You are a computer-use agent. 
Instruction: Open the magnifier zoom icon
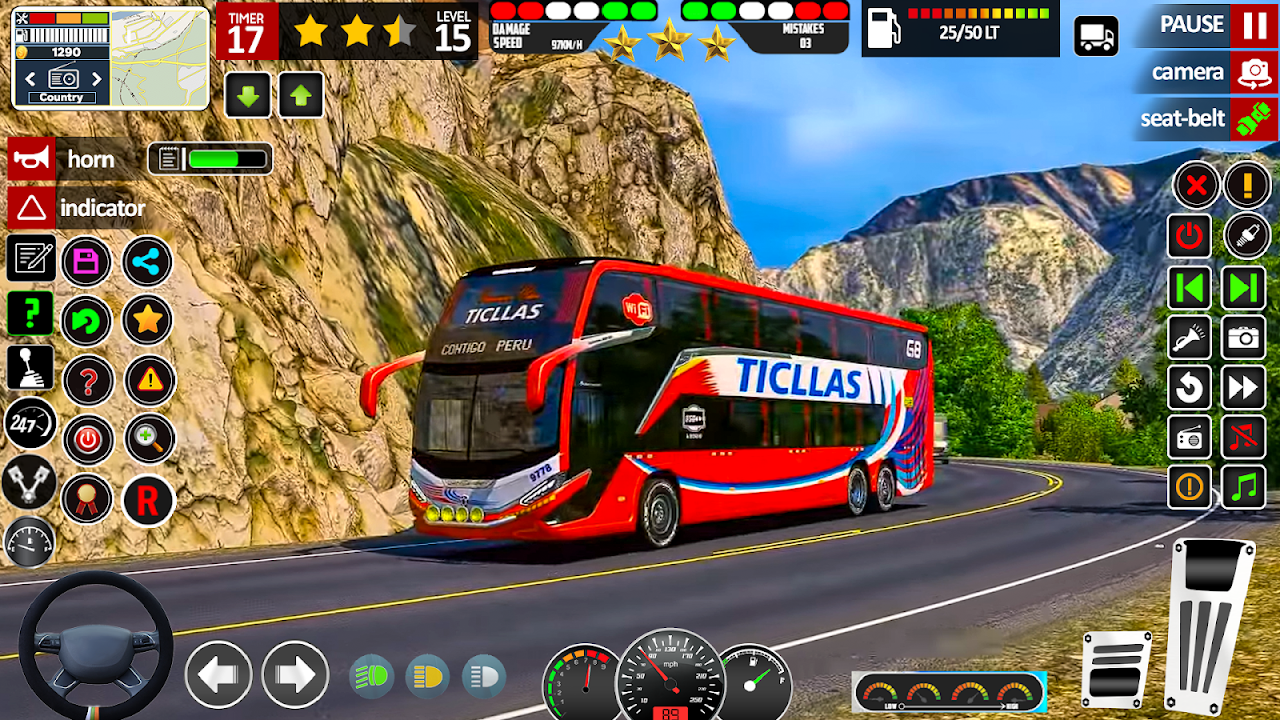pos(150,439)
